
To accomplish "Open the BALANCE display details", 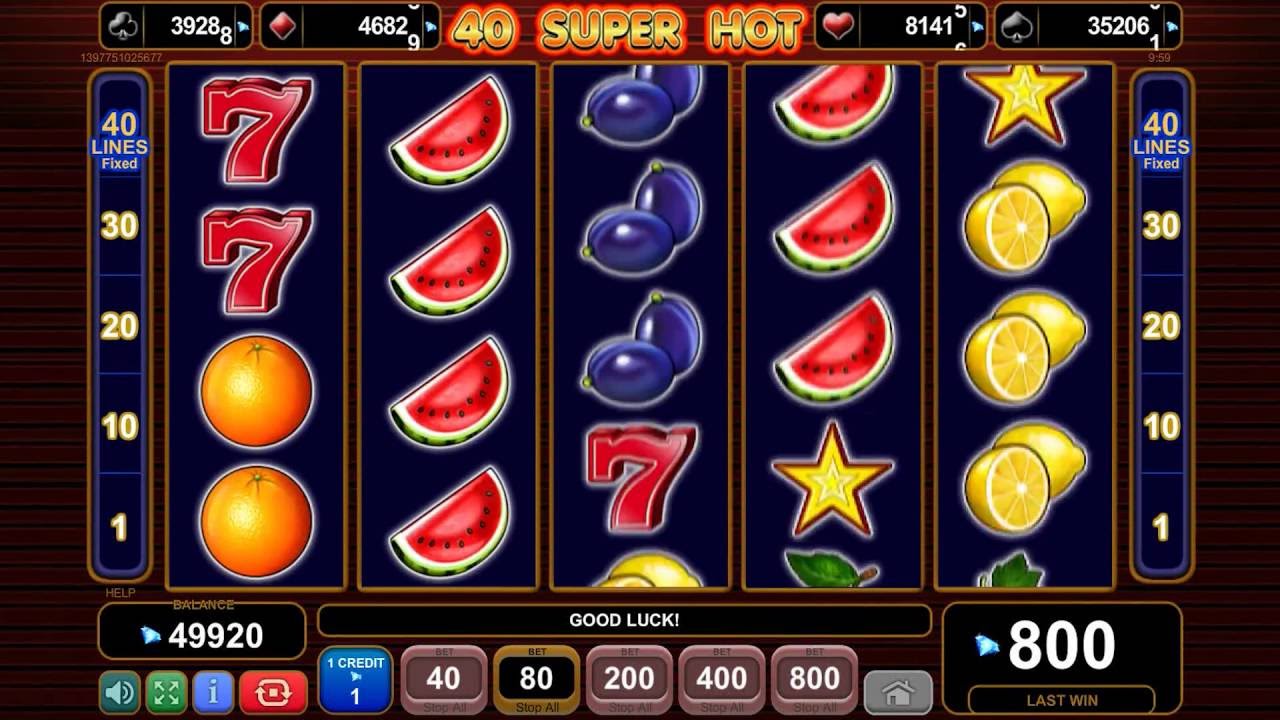I will 200,632.
